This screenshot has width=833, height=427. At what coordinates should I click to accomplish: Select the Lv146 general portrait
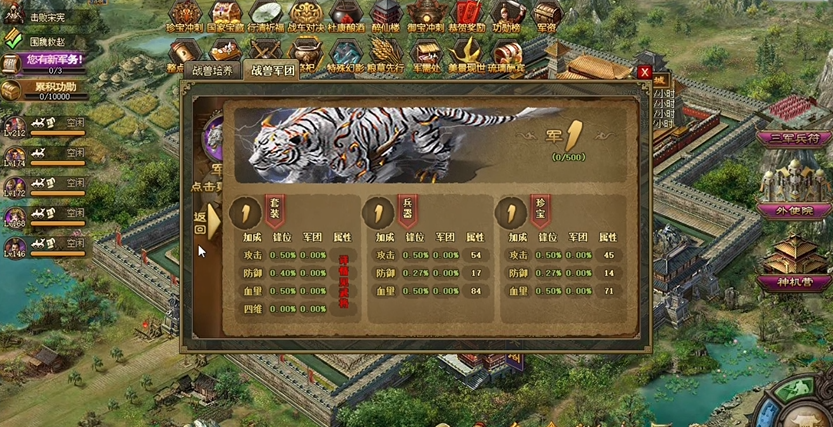pos(14,245)
